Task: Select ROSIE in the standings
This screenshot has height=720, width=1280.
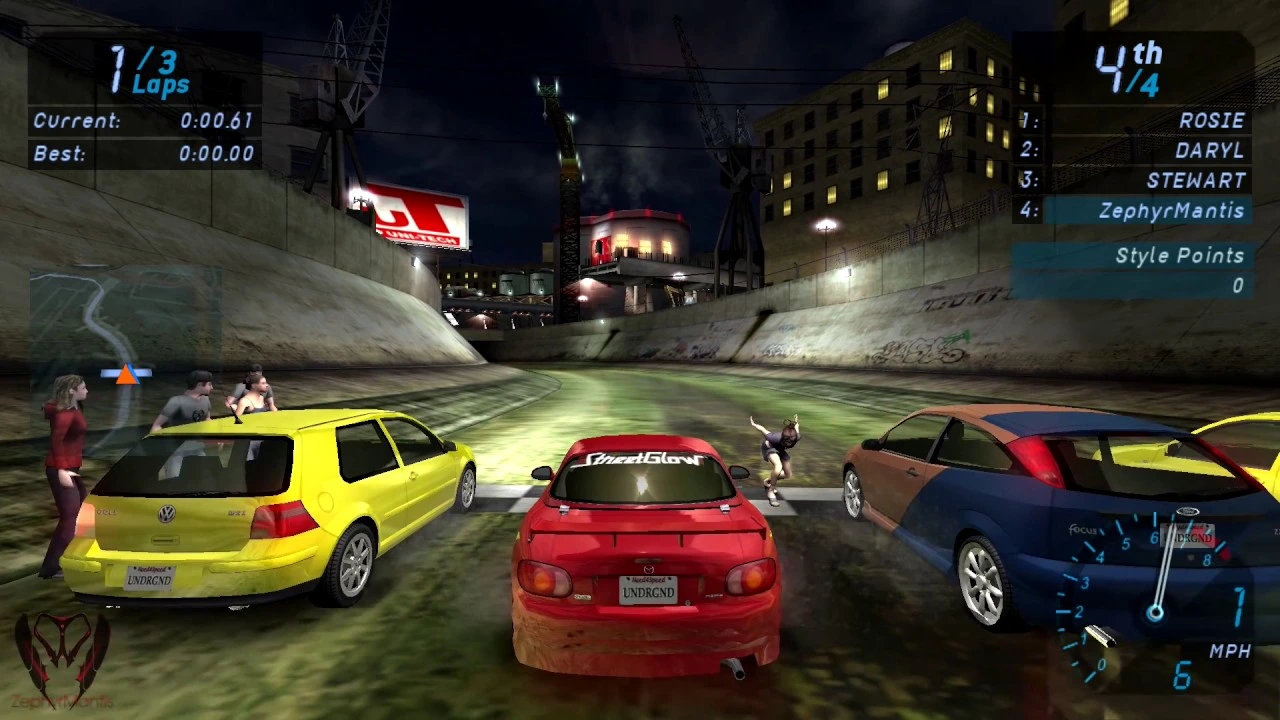Action: (x=1210, y=120)
